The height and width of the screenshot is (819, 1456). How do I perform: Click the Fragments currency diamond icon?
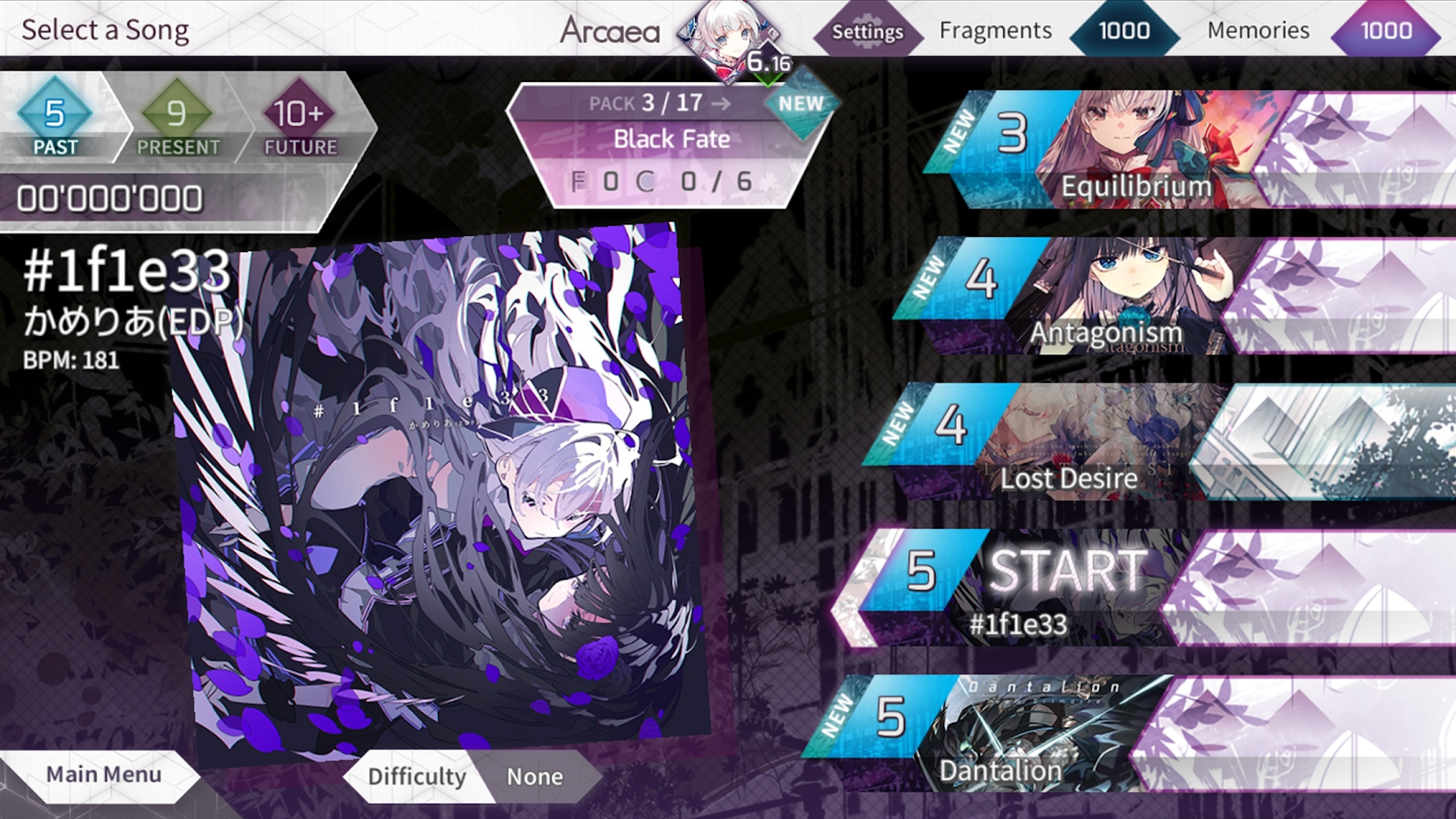(x=1123, y=31)
